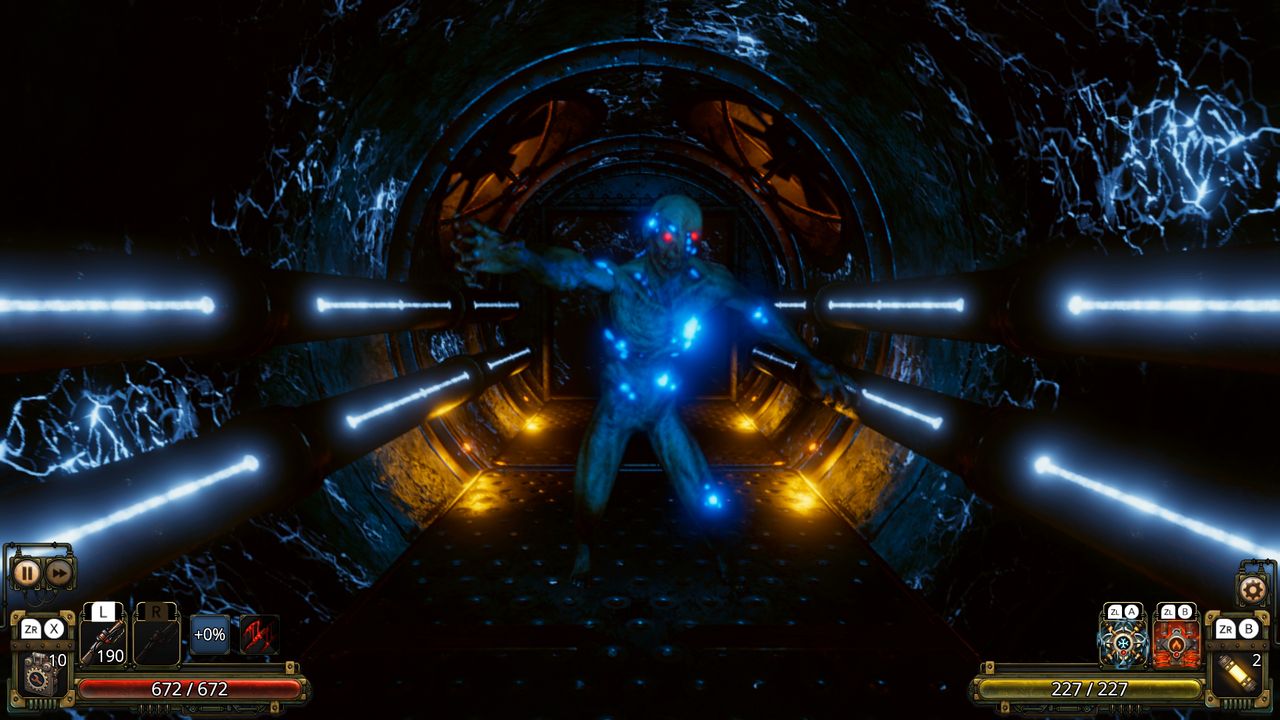Select the empty R weapon slot
Viewport: 1280px width, 720px height.
tap(155, 642)
